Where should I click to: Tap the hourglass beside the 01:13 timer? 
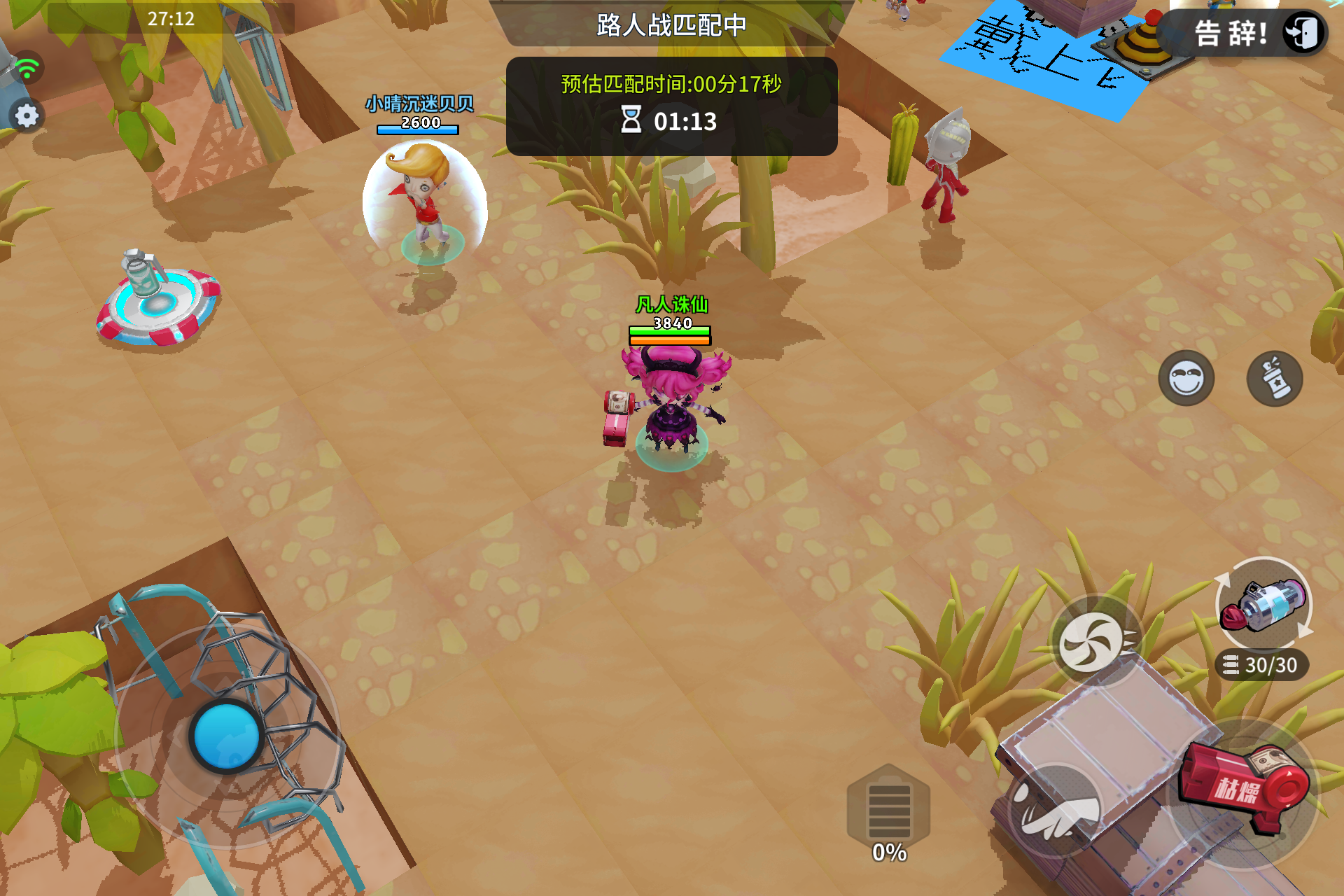[x=632, y=120]
